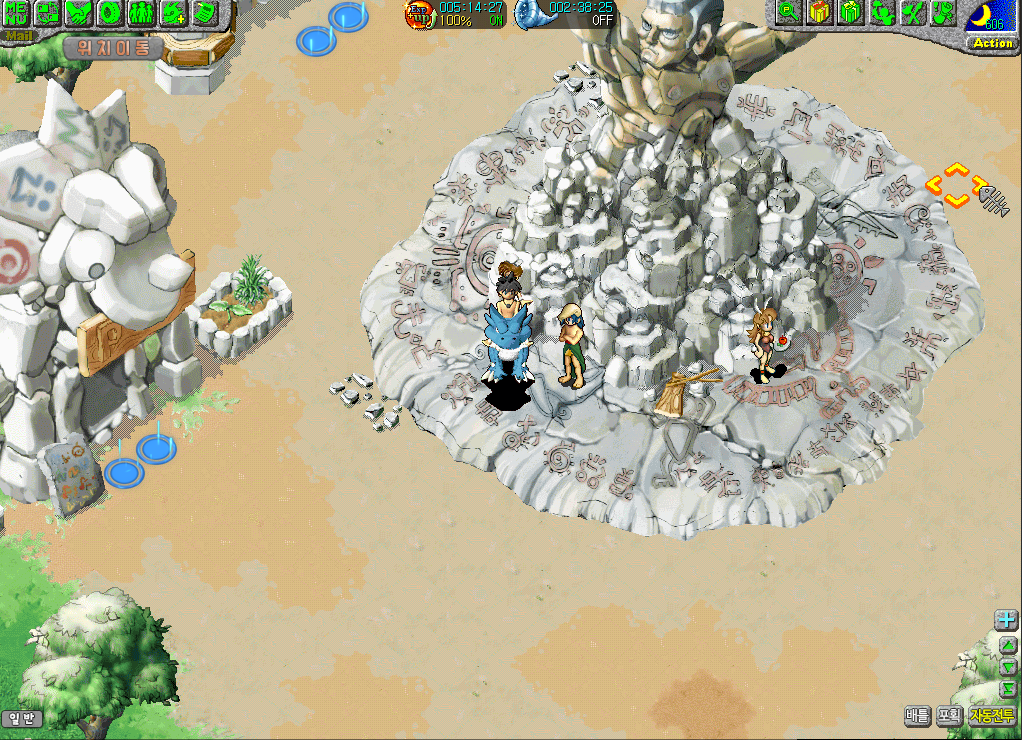
Task: Open the item exchange arrows icon
Action: [47, 13]
